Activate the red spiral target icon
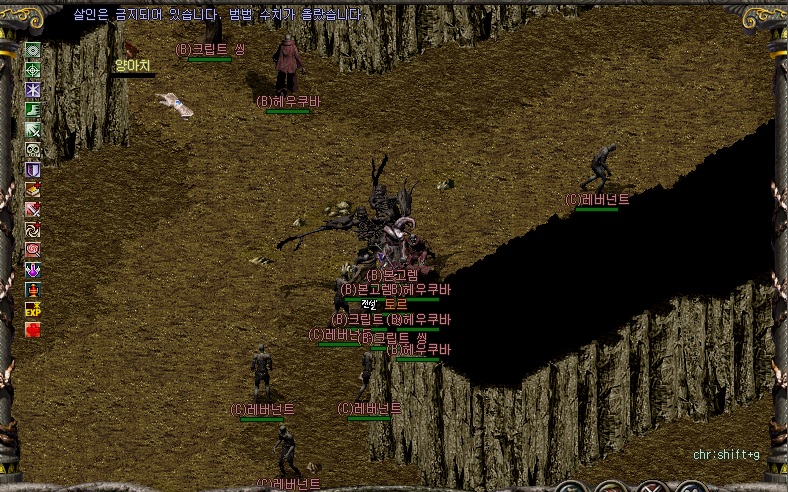 [x=33, y=249]
